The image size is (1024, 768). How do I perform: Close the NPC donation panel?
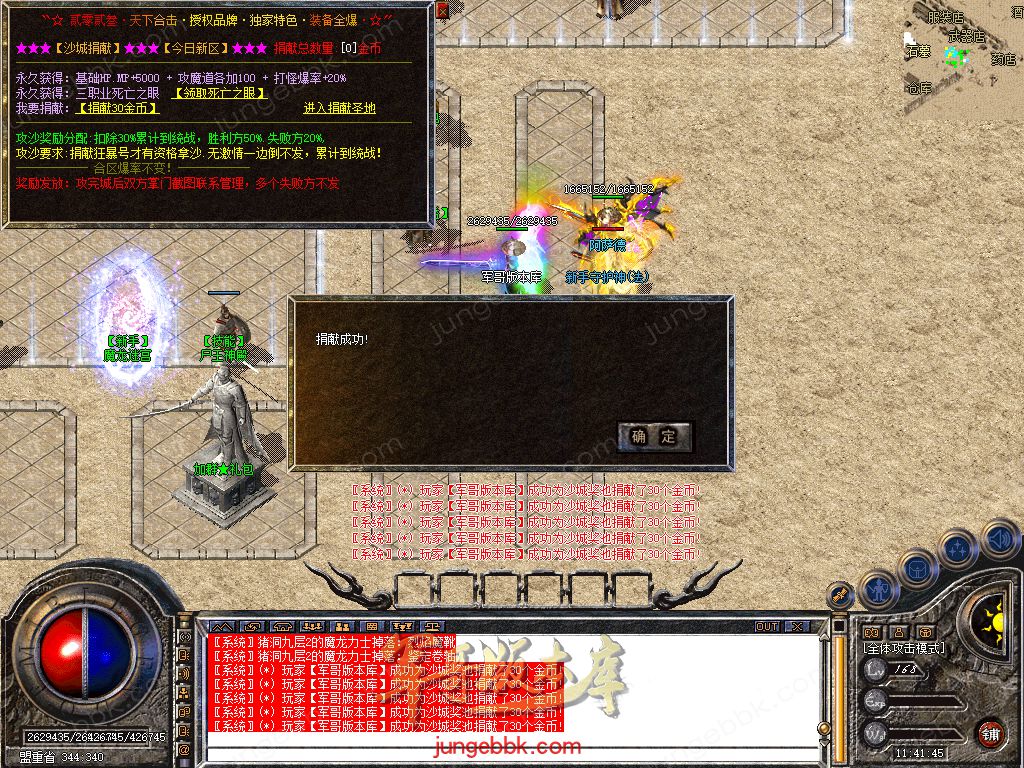(x=442, y=10)
